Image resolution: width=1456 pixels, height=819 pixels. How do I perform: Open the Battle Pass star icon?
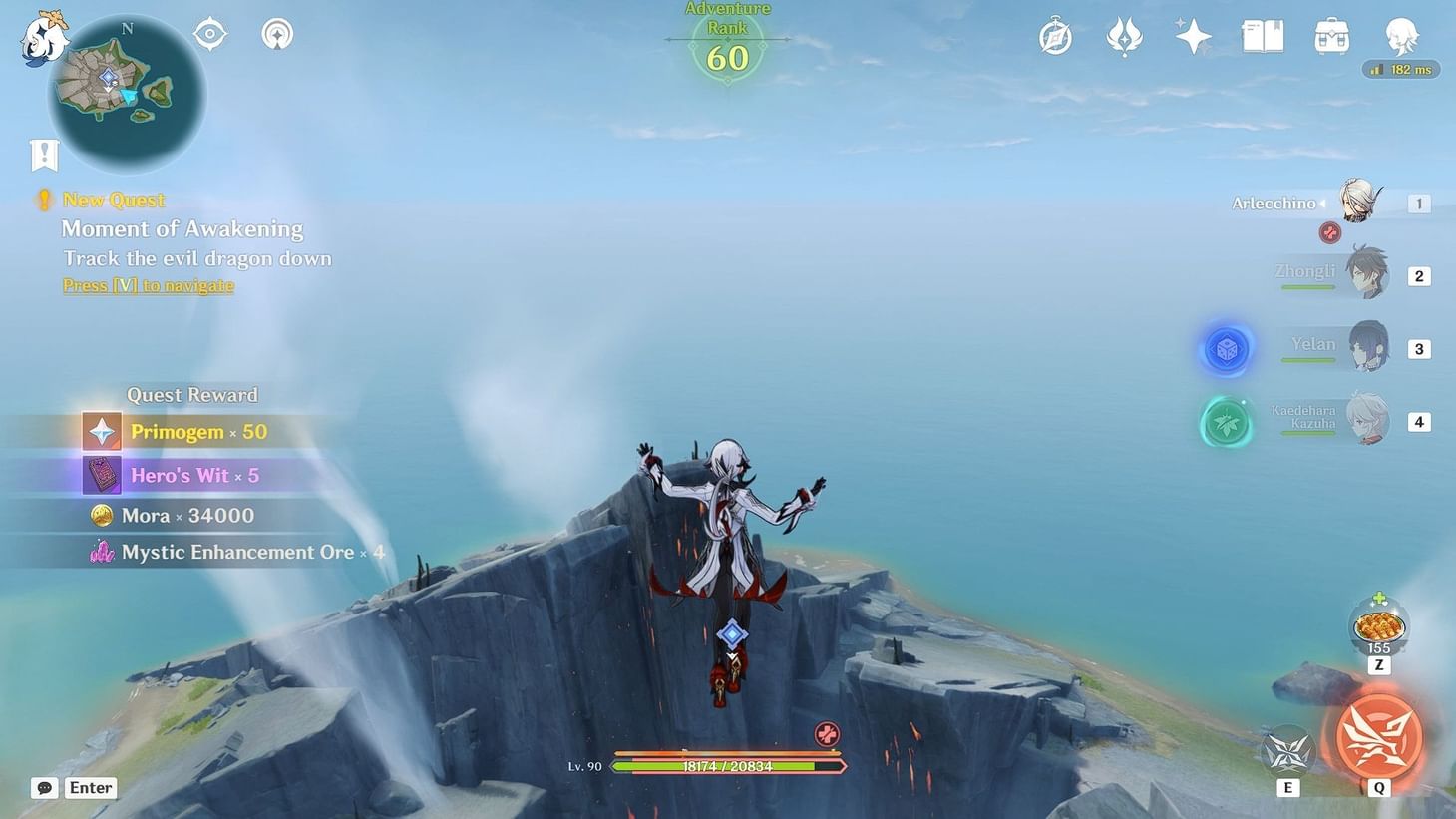1193,35
